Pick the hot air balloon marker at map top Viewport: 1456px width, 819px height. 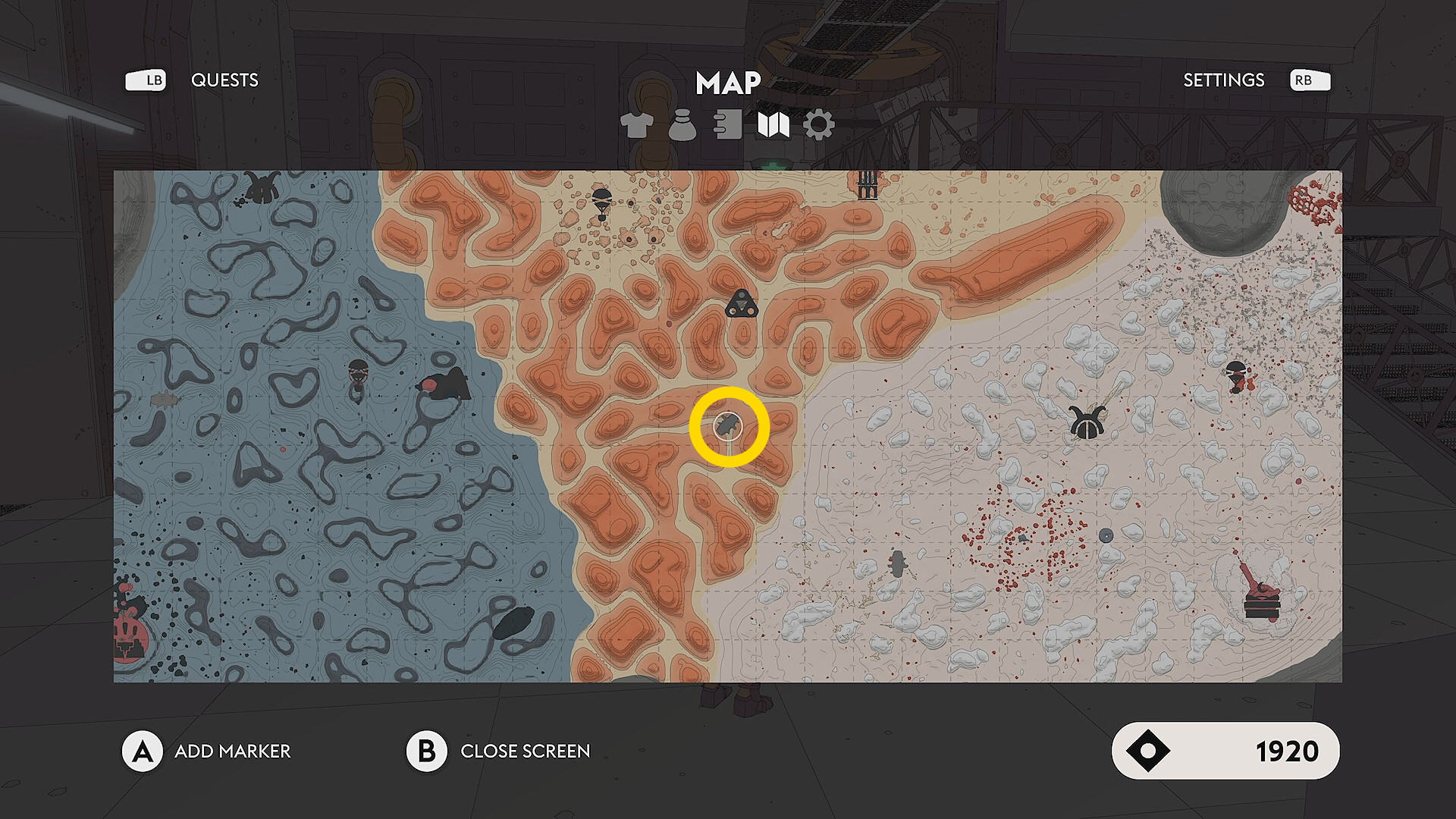[601, 203]
